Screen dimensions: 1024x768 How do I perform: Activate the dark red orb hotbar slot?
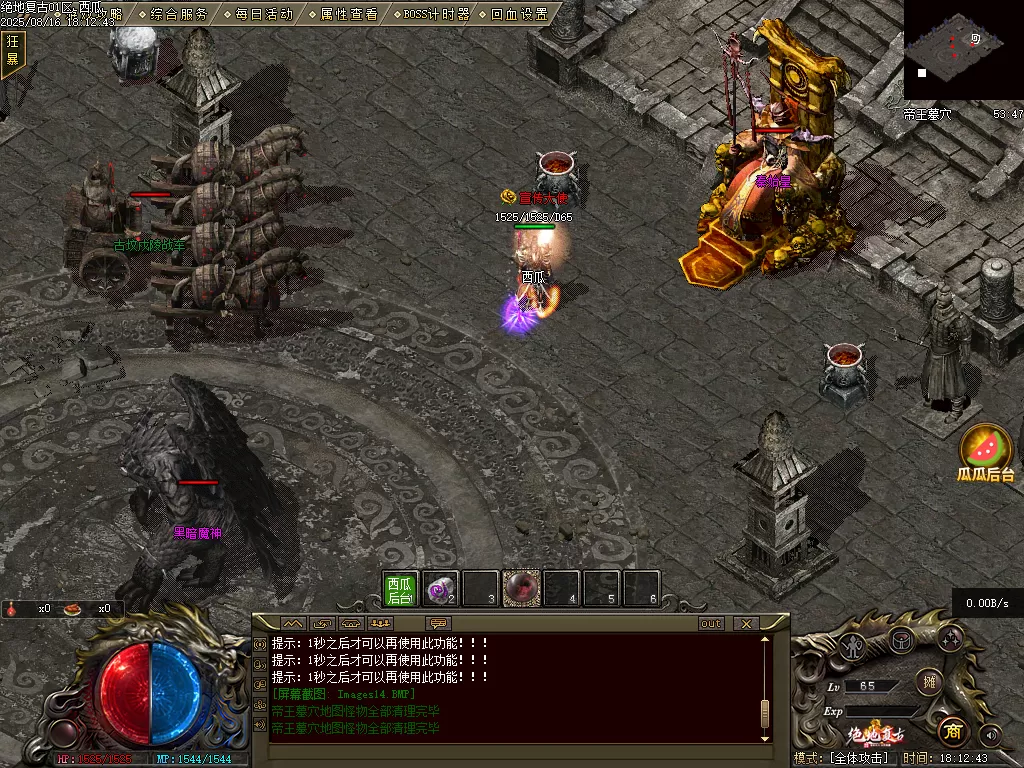point(521,589)
